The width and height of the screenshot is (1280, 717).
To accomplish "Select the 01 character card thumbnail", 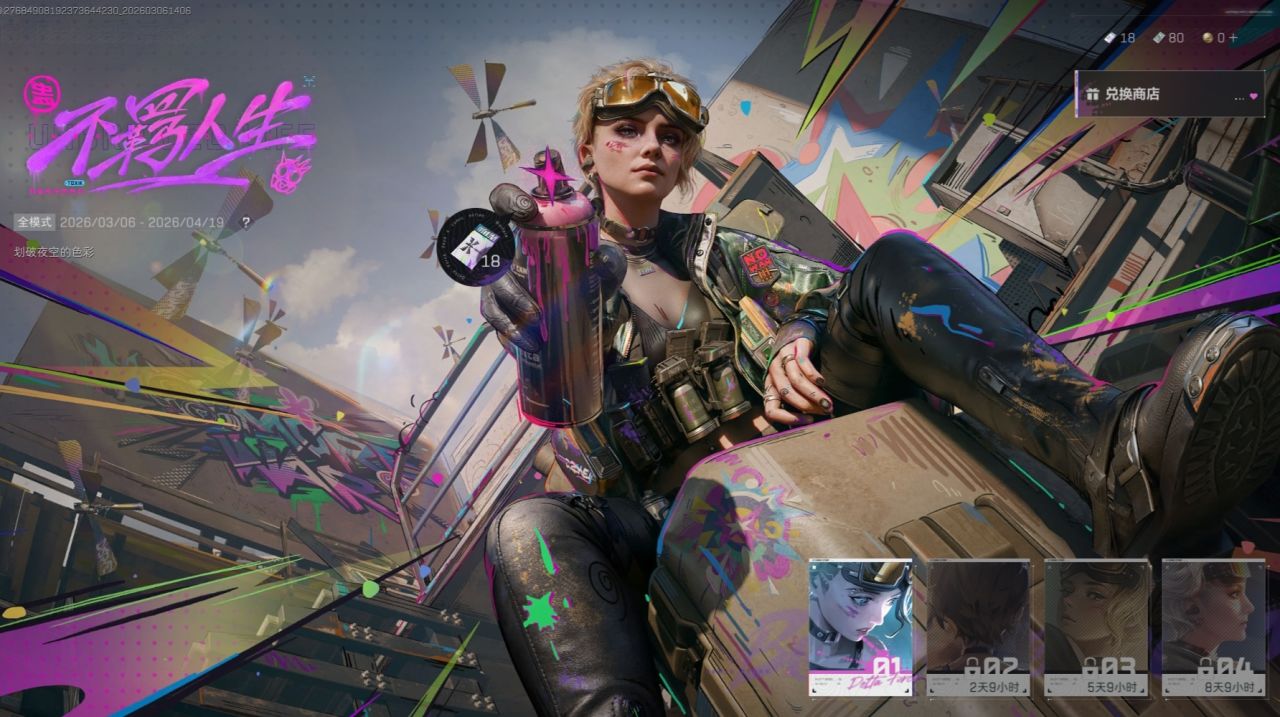I will coord(860,627).
